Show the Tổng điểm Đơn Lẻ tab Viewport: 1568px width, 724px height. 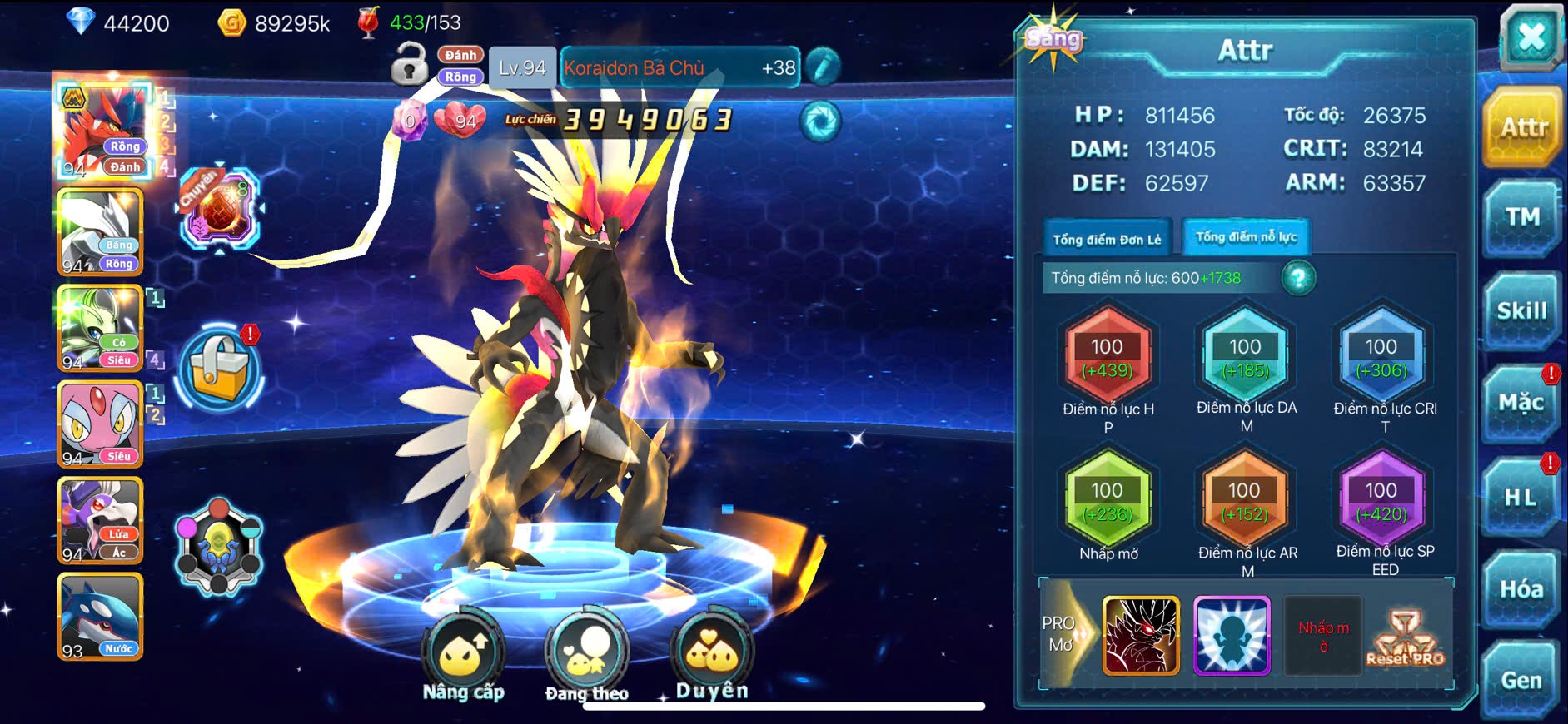pyautogui.click(x=1107, y=240)
